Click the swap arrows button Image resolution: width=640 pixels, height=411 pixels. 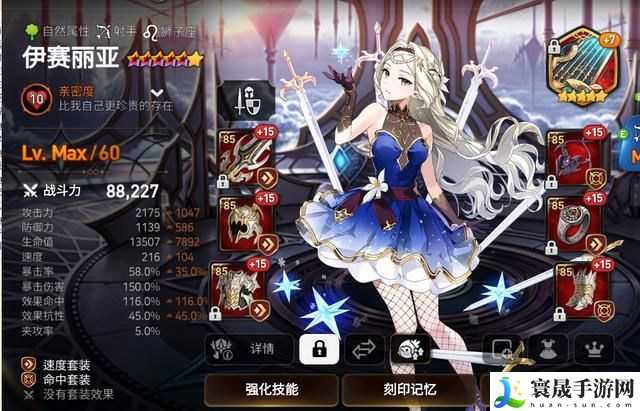366,349
